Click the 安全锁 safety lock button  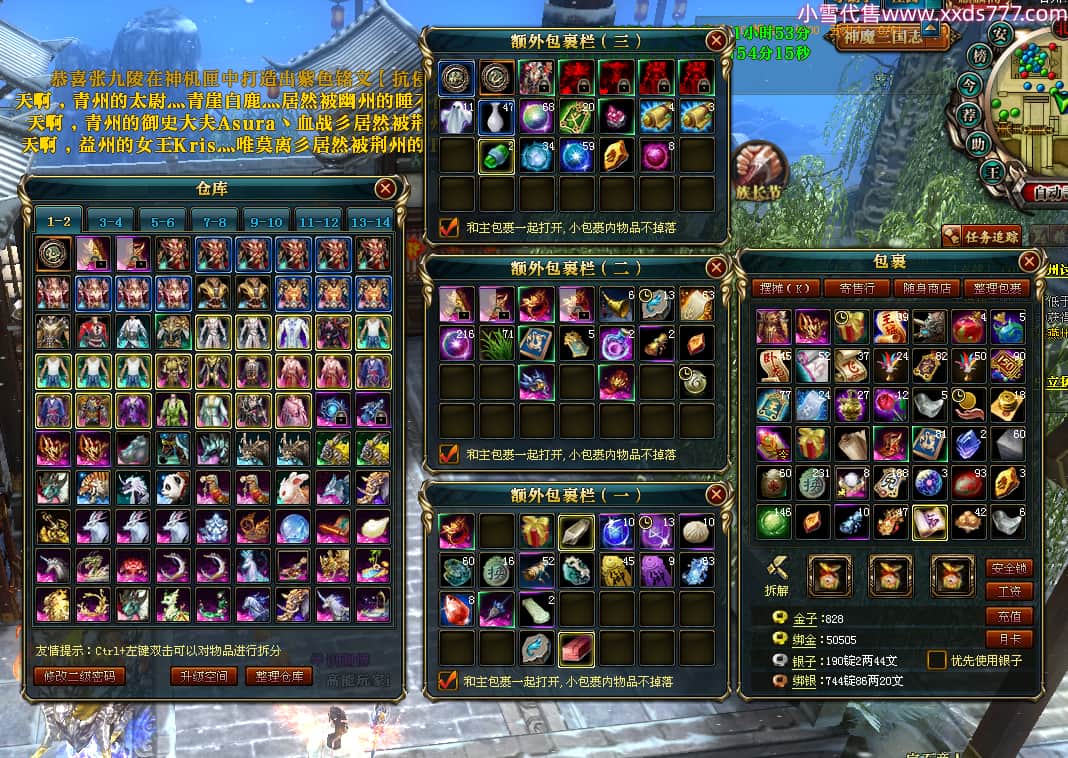point(1008,568)
